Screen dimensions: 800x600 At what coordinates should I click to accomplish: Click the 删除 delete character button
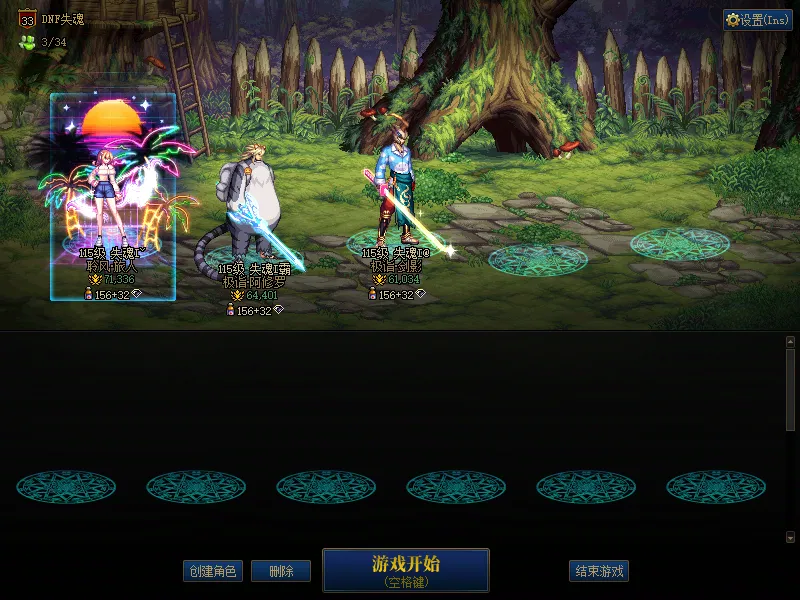[x=281, y=571]
